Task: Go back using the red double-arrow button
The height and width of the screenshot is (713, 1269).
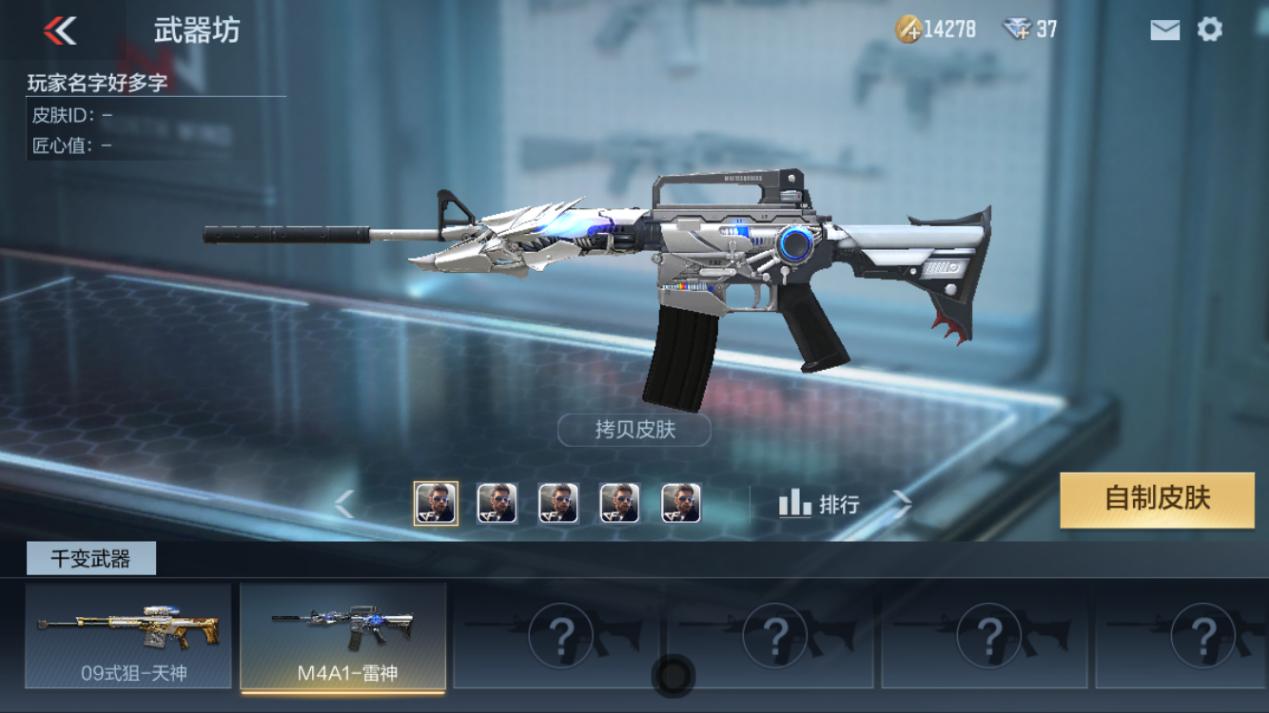Action: coord(60,31)
